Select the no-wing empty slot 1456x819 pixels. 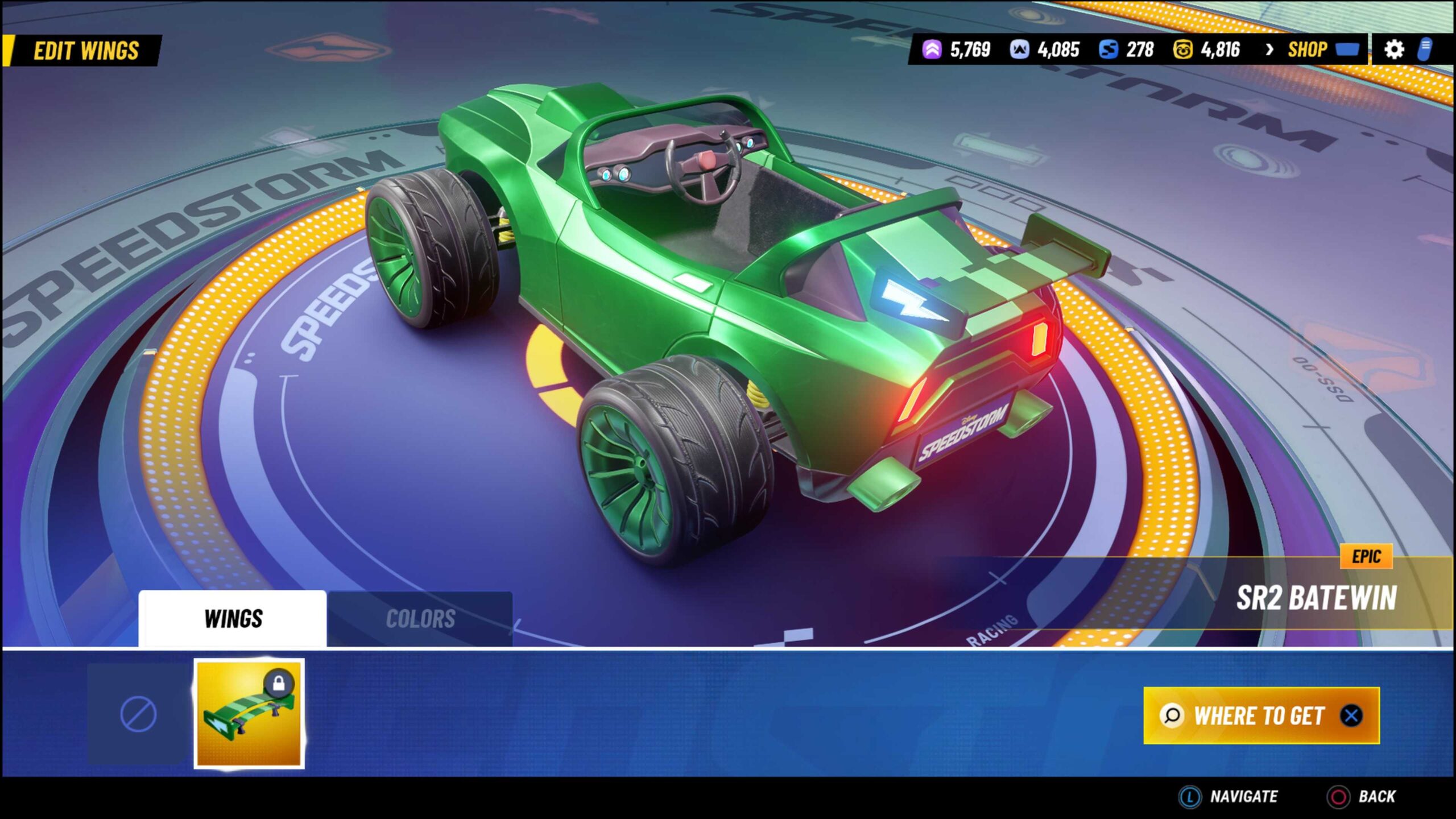(x=138, y=714)
